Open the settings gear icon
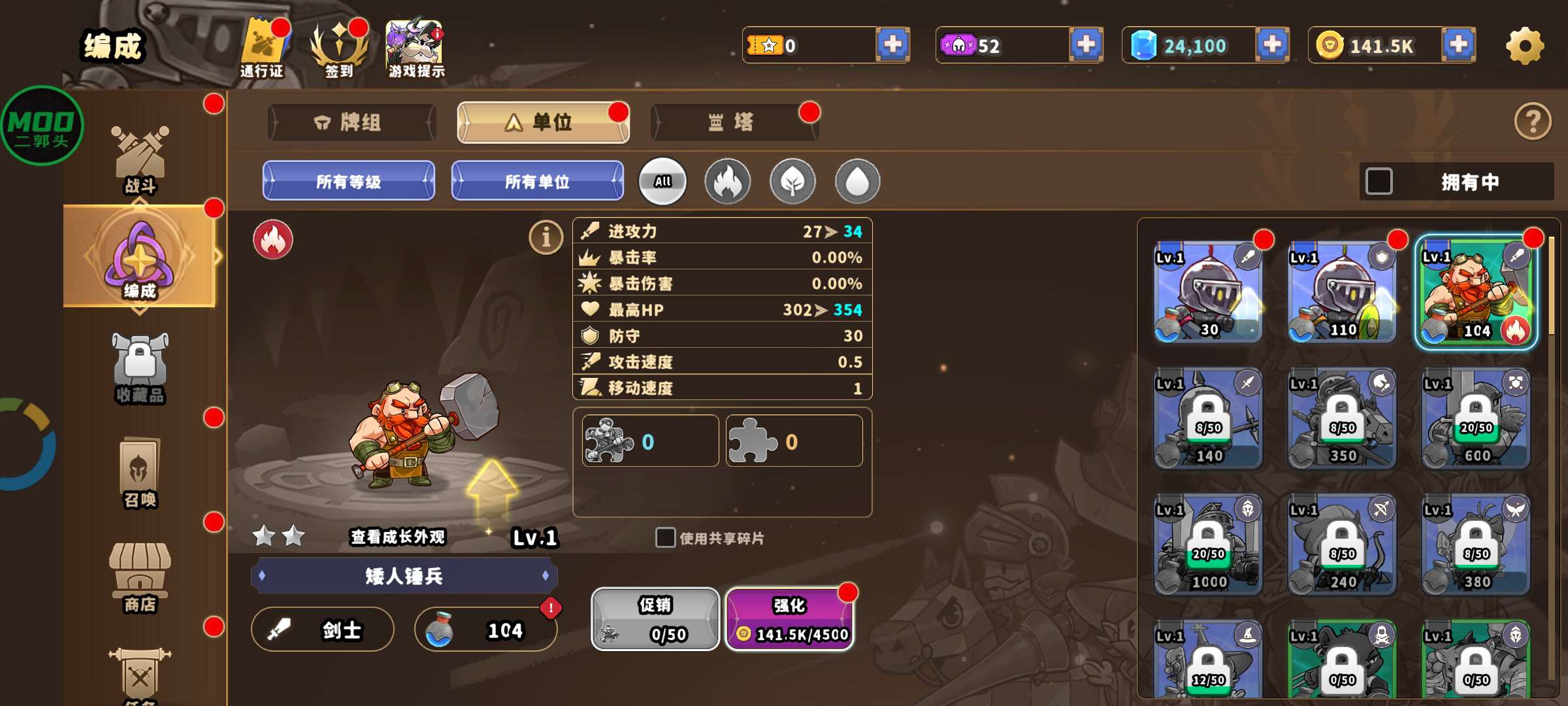The image size is (1568, 706). click(x=1525, y=46)
